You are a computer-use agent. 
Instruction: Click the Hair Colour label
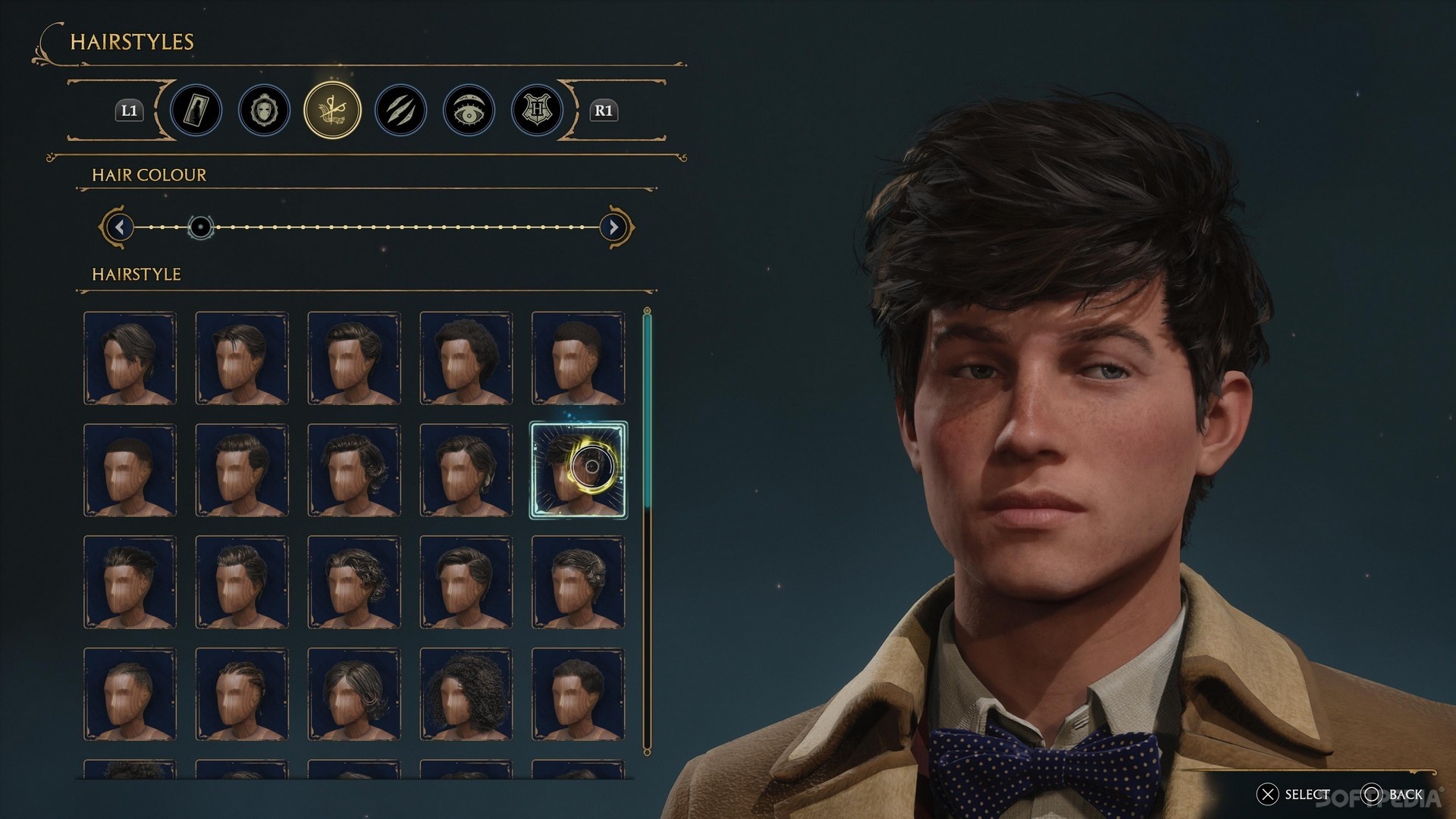pyautogui.click(x=148, y=175)
